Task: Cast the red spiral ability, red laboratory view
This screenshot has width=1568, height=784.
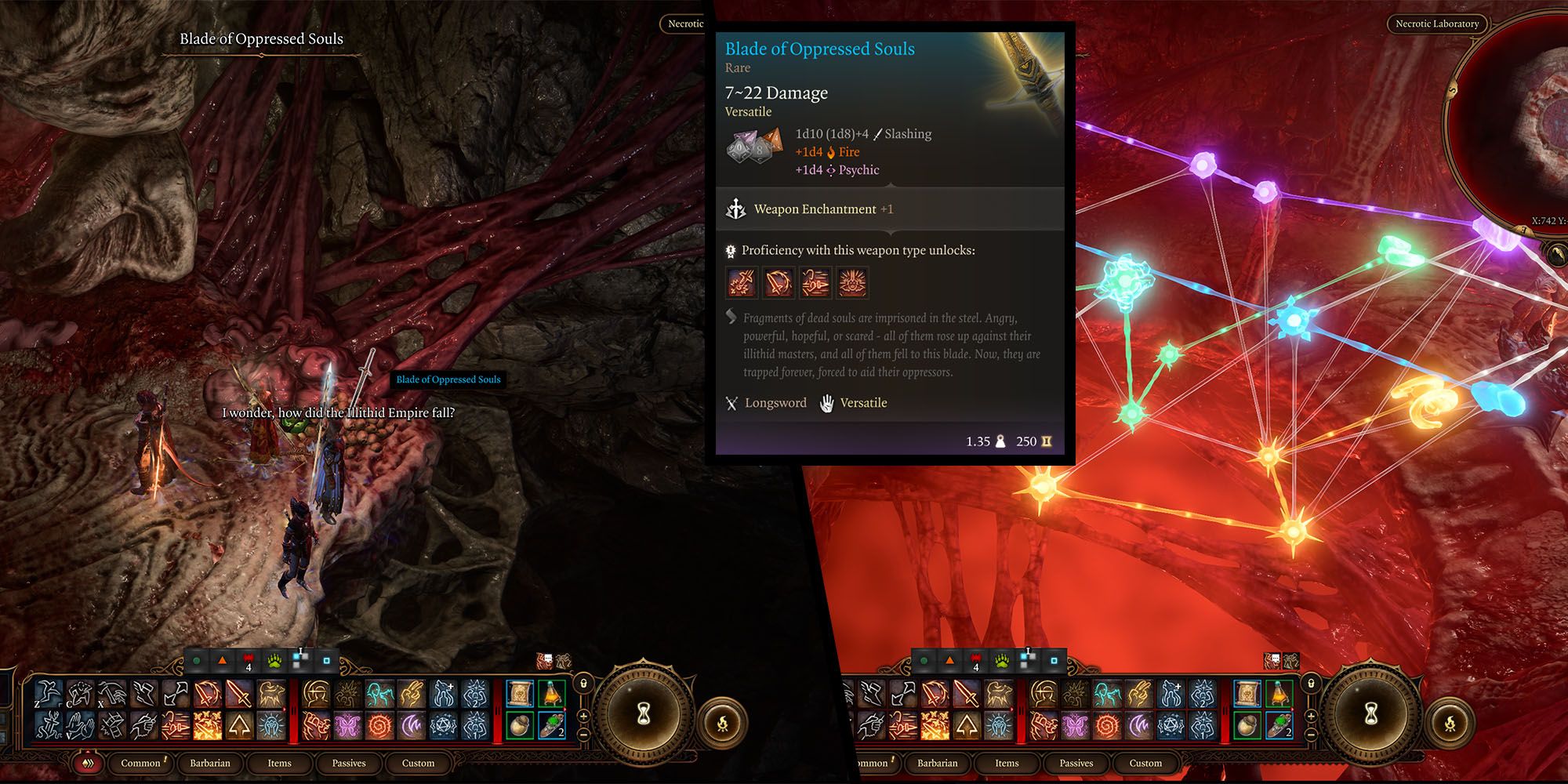Action: [1107, 725]
